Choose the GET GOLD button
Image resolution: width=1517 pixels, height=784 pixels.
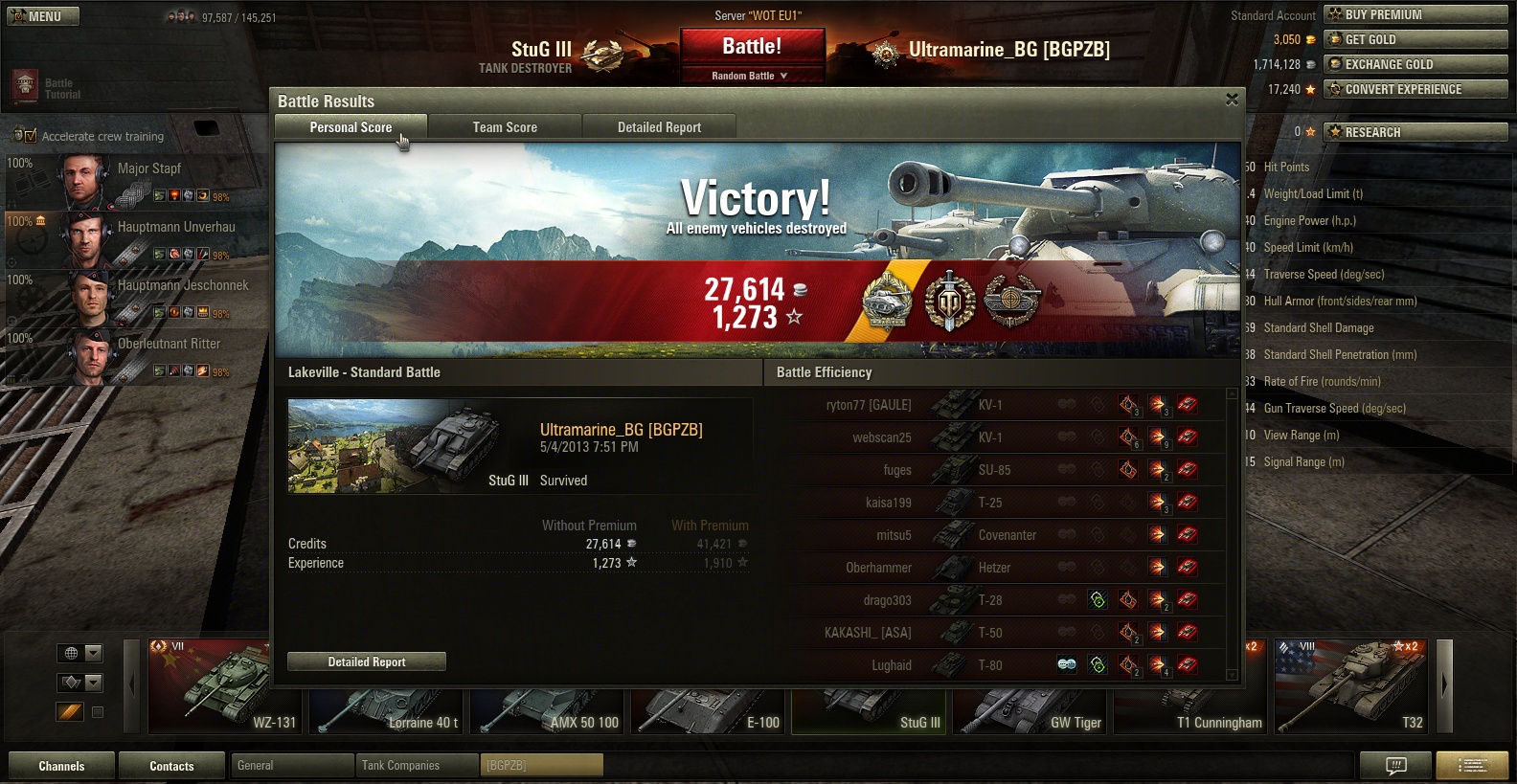coord(1415,39)
